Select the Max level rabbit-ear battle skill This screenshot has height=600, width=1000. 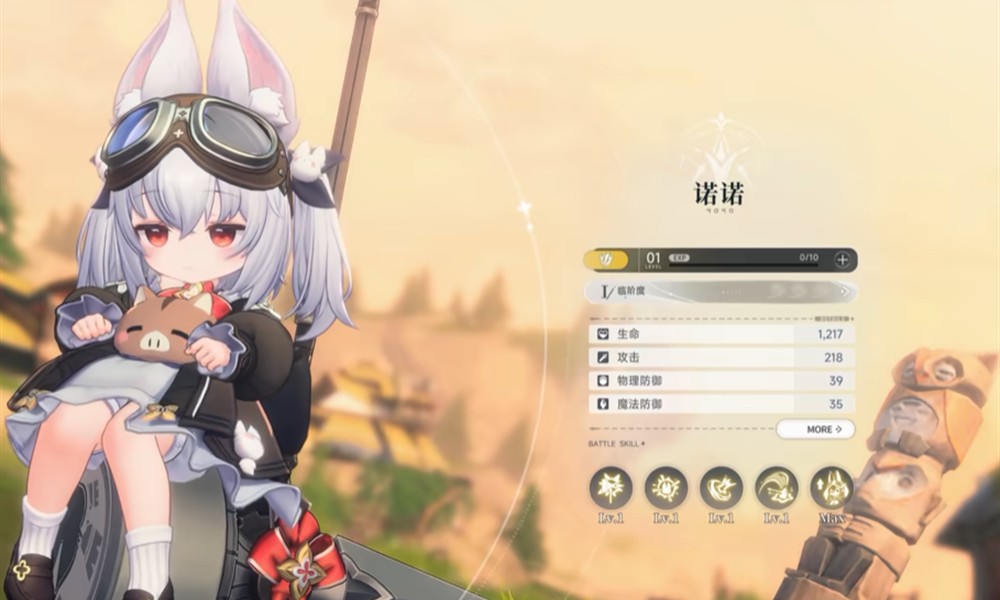(x=831, y=487)
